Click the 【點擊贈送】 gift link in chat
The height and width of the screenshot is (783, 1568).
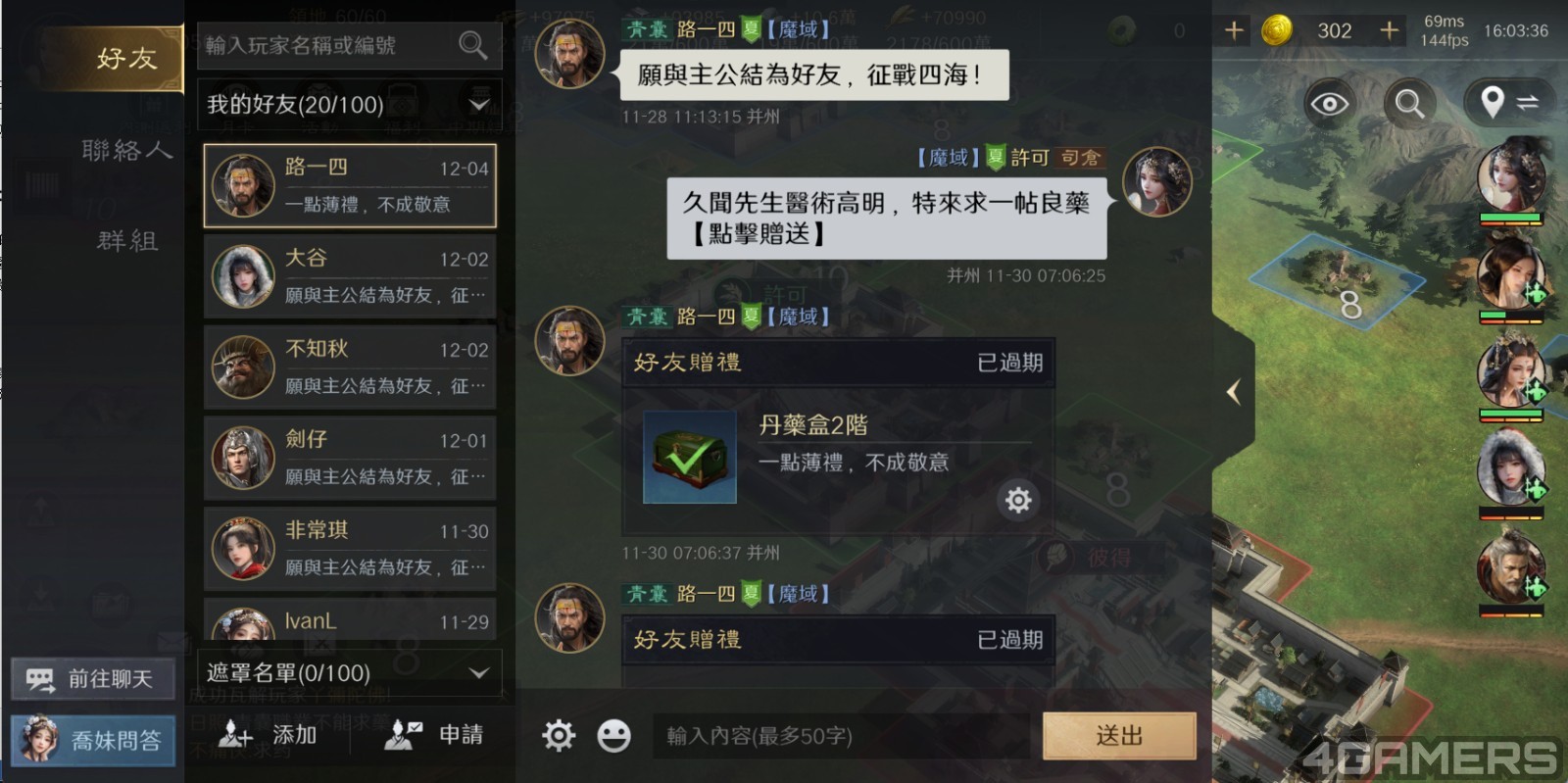[x=759, y=236]
